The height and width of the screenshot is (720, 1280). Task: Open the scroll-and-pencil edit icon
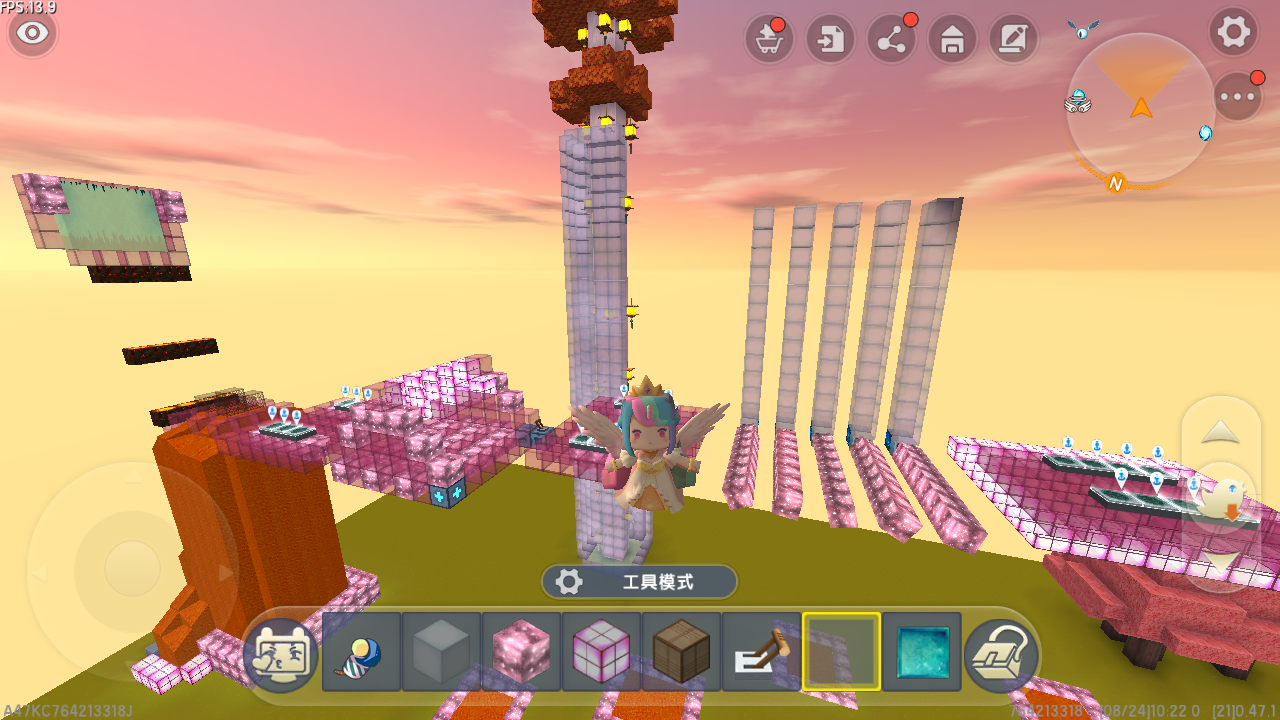click(1013, 39)
